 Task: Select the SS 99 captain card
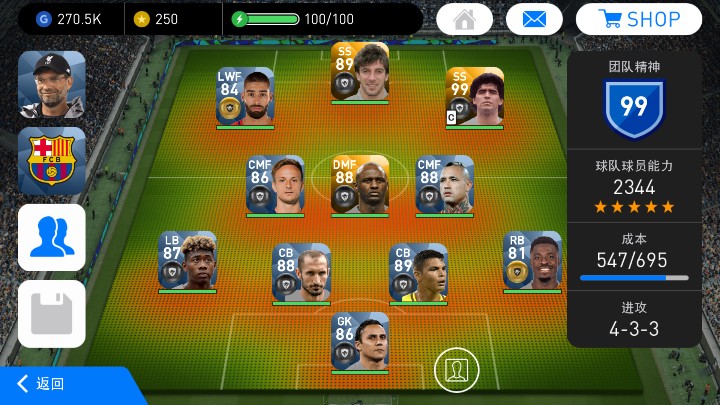(x=474, y=97)
